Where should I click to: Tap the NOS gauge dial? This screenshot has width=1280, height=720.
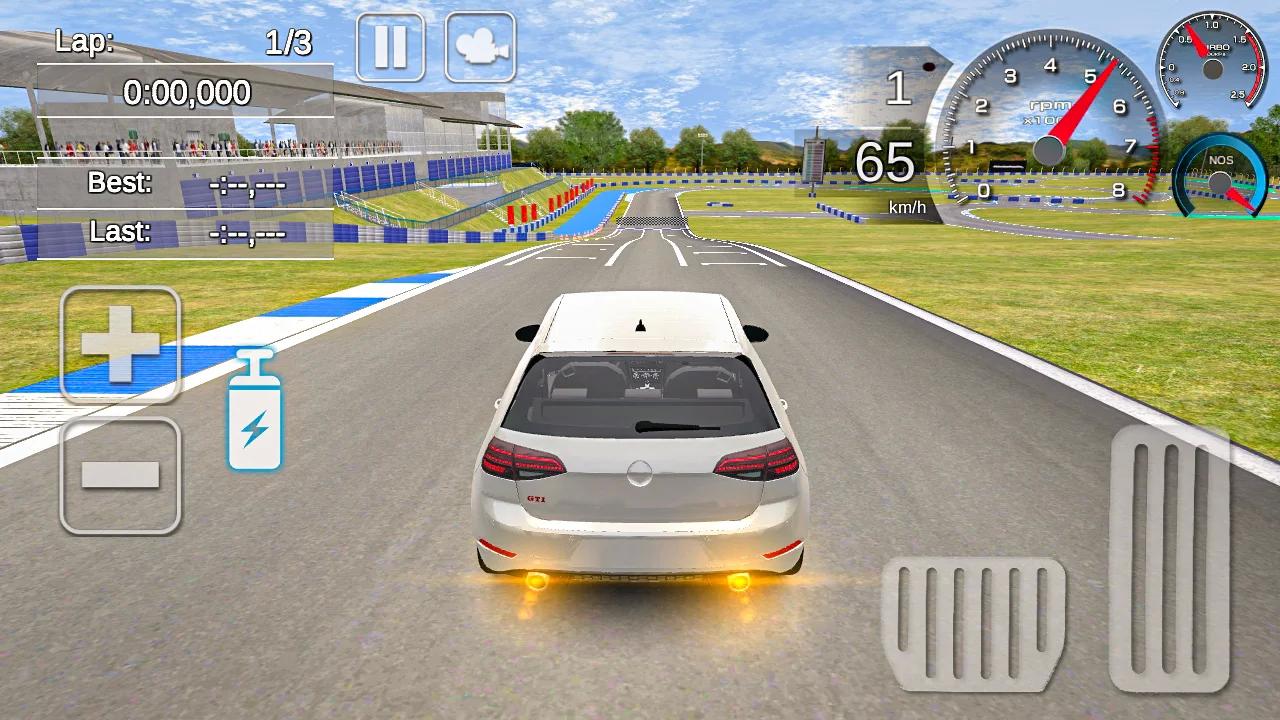(x=1218, y=182)
